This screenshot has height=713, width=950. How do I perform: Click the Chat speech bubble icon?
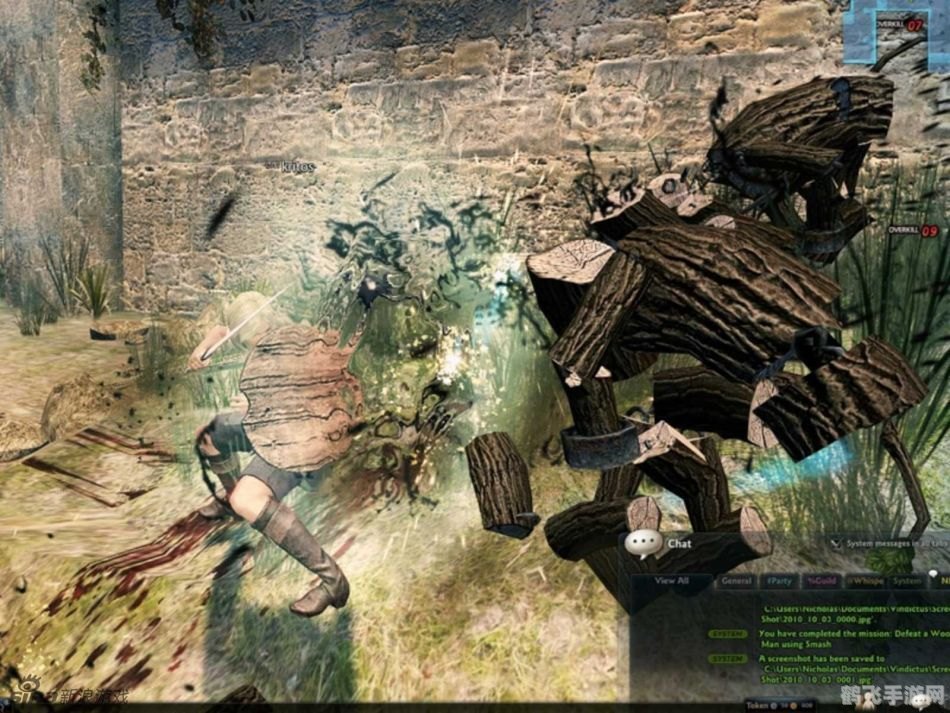(643, 544)
